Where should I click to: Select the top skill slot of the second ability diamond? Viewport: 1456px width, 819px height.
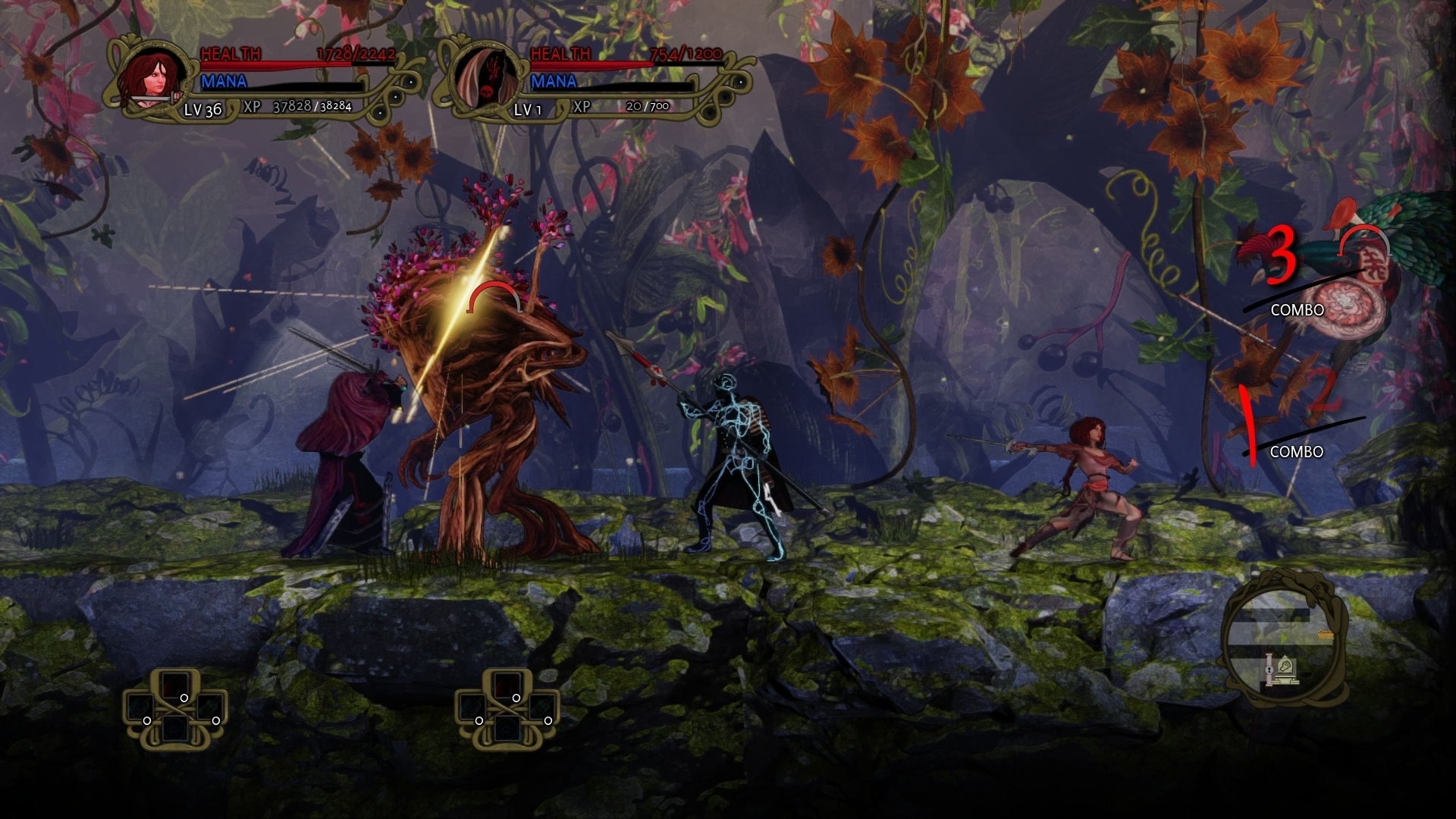(507, 684)
